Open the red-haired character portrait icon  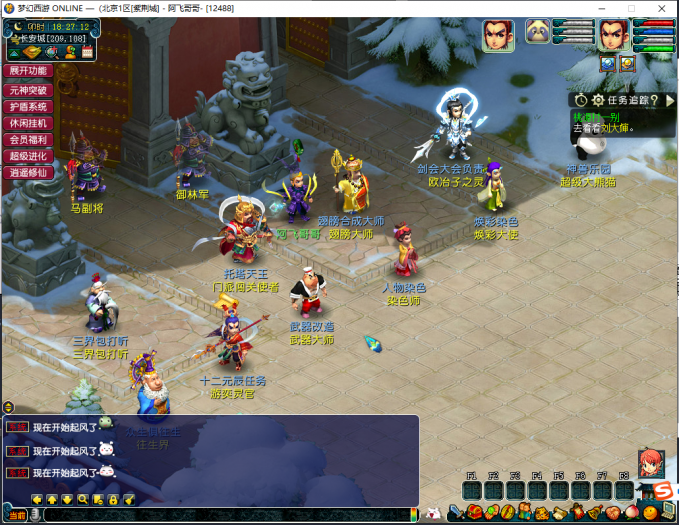coord(650,462)
